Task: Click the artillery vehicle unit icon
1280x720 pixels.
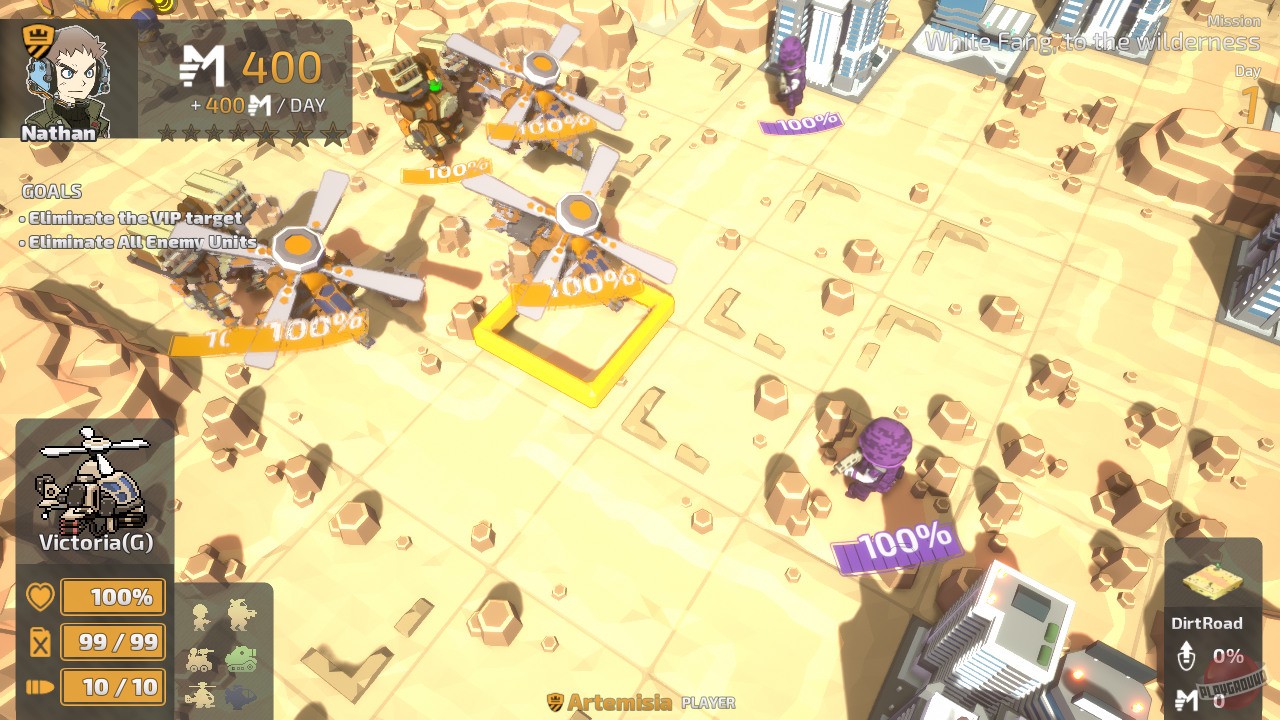Action: coord(198,660)
